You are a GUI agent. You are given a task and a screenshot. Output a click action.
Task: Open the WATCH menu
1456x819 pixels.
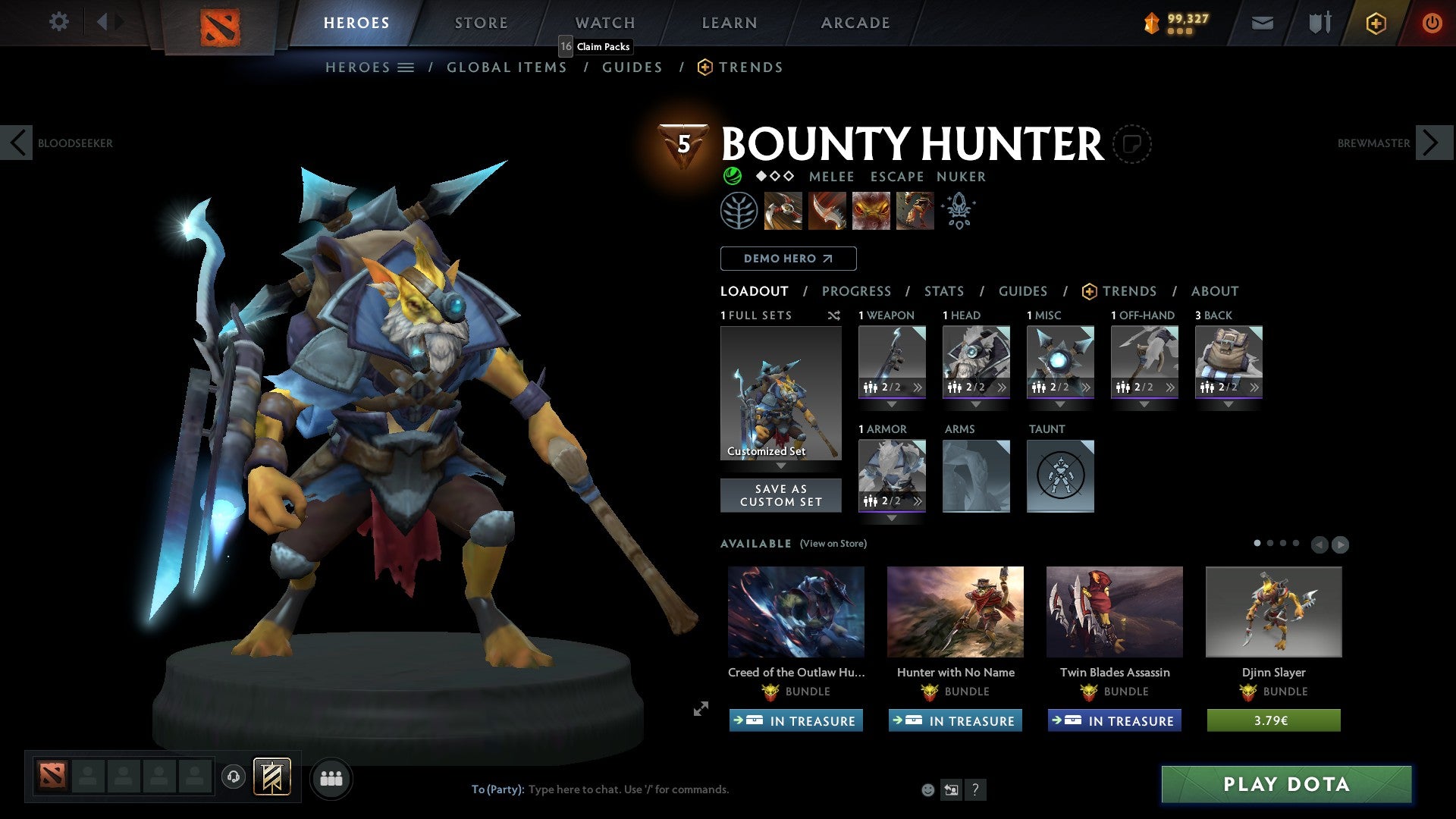[x=604, y=22]
